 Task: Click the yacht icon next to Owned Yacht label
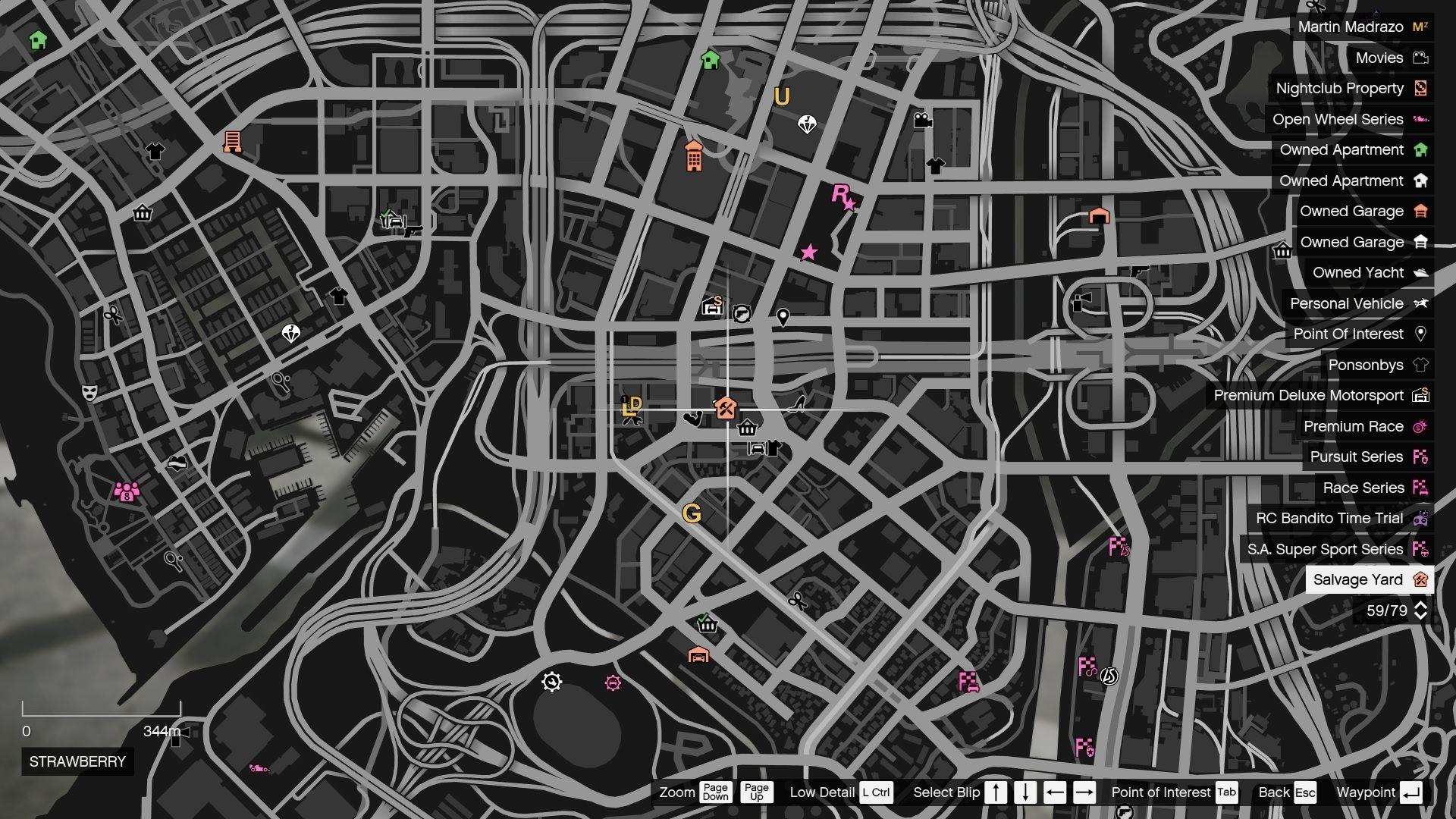tap(1423, 272)
